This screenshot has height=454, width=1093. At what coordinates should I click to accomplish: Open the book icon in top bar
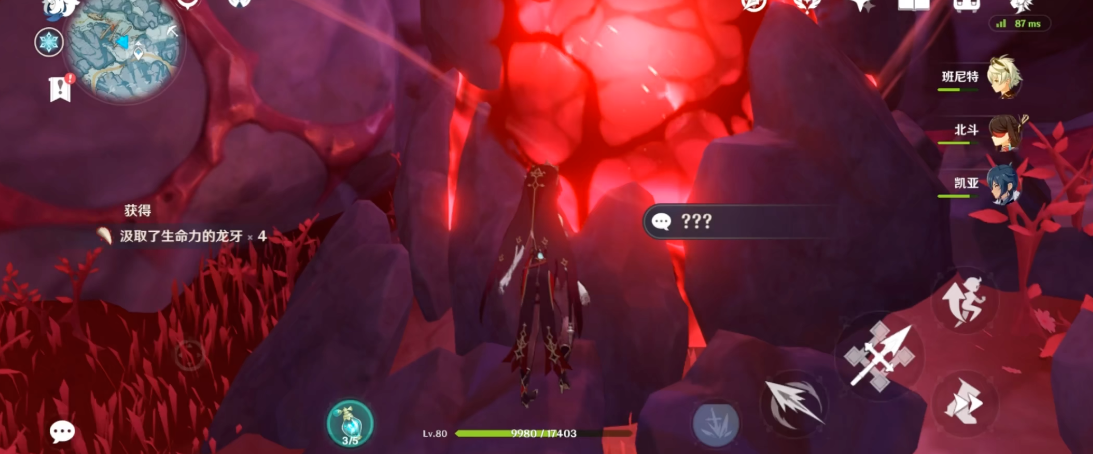click(x=913, y=5)
